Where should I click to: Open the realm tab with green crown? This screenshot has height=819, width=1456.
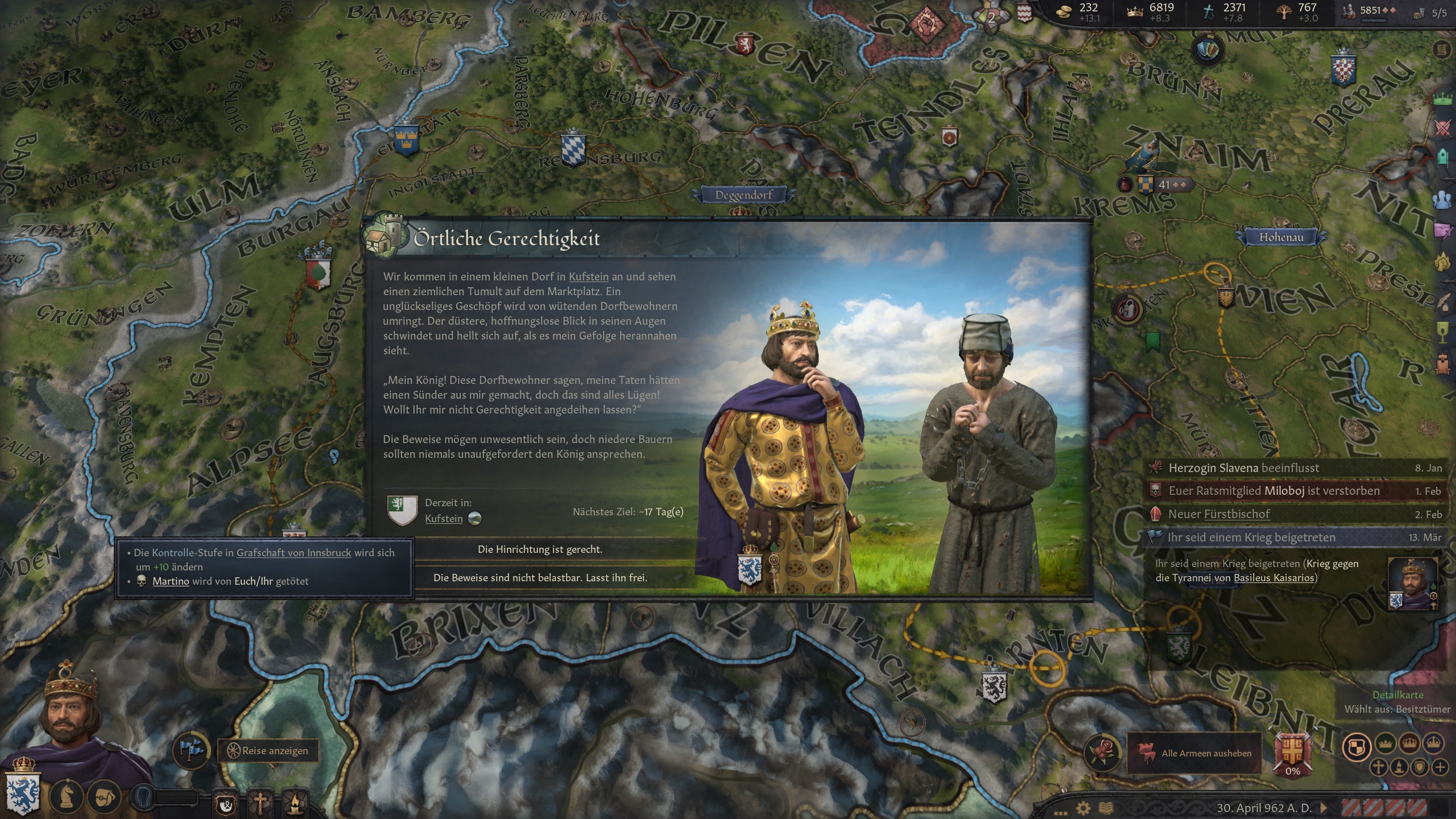[1442, 98]
